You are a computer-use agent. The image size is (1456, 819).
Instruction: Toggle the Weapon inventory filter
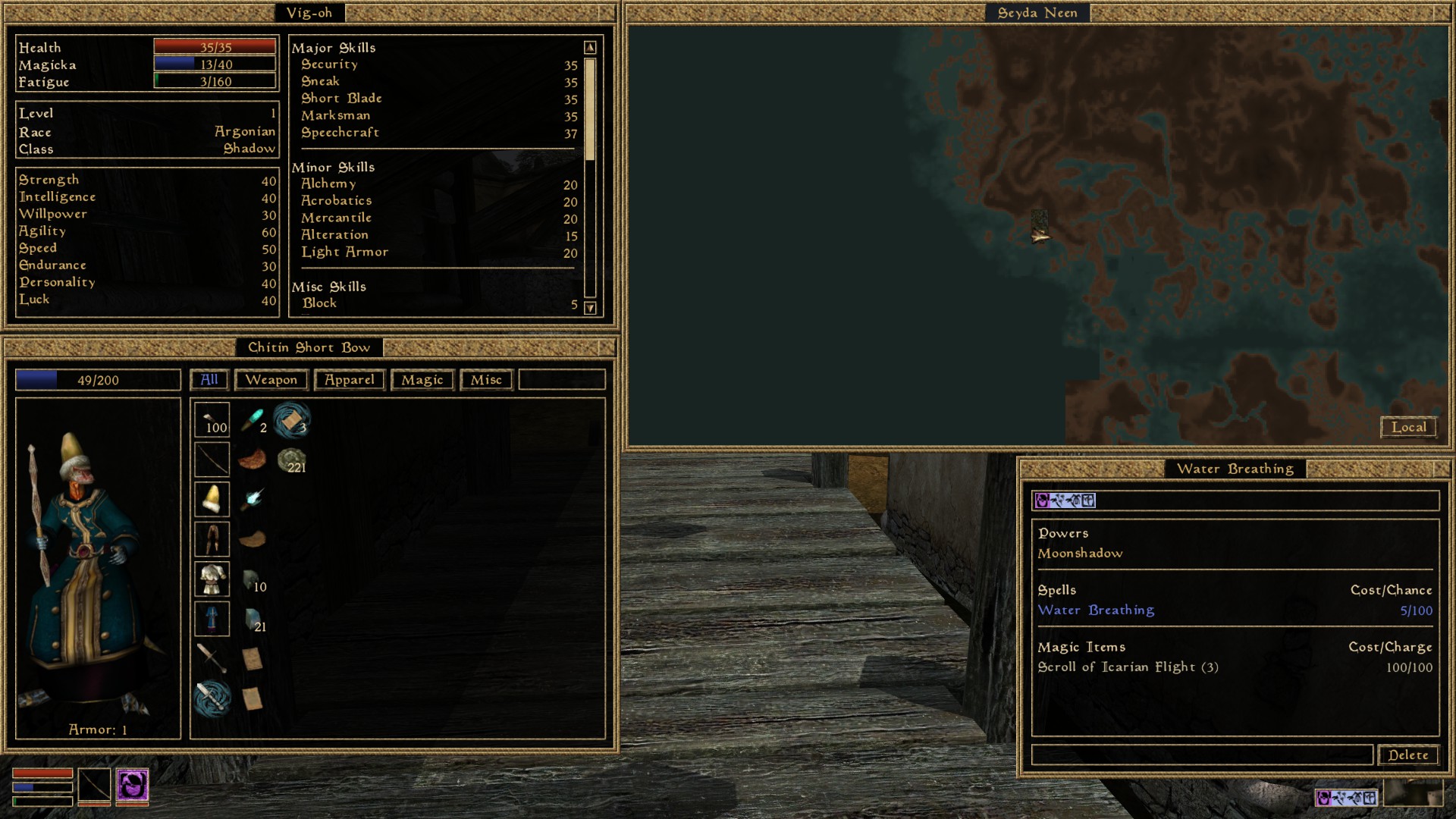pyautogui.click(x=271, y=379)
